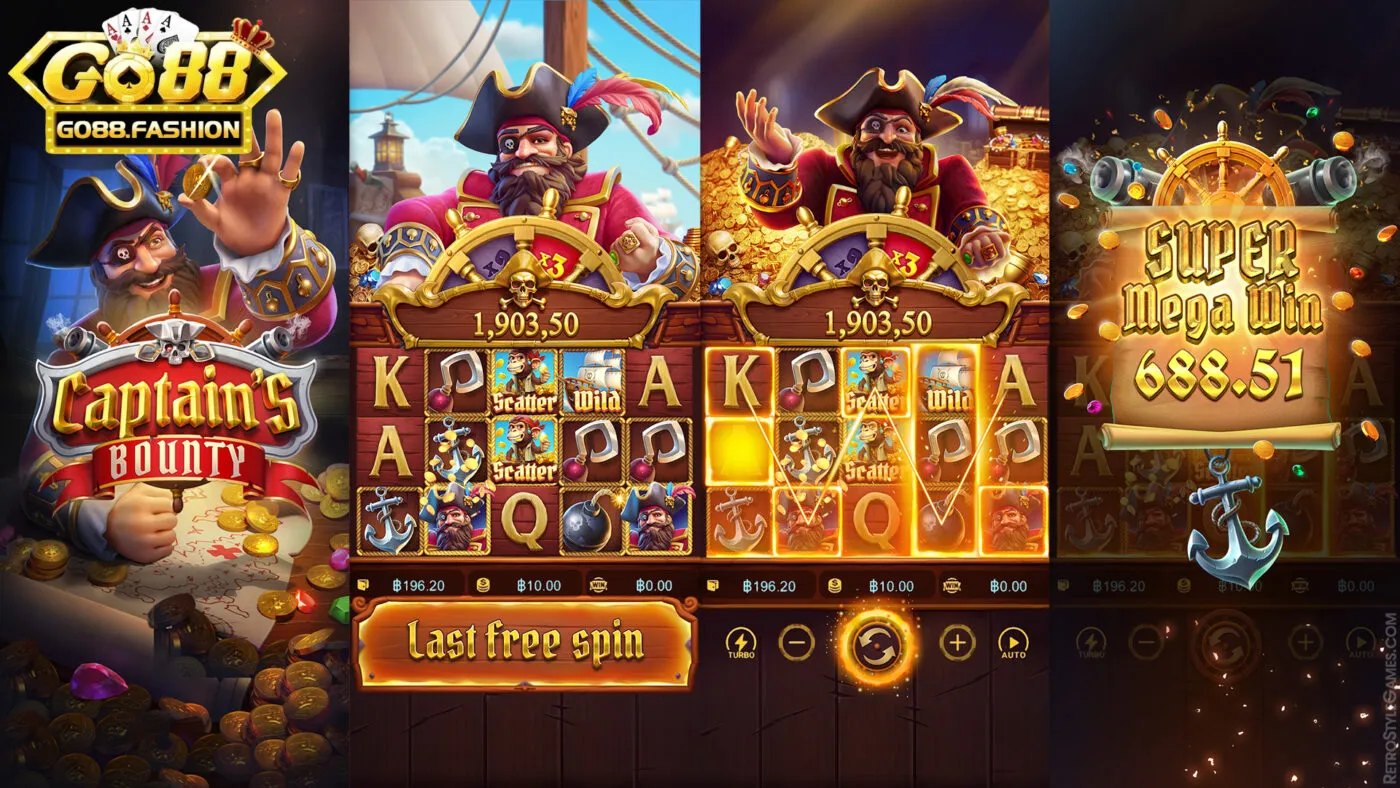Enable Turbo mode with the lightning icon
The image size is (1400, 788).
(x=741, y=644)
